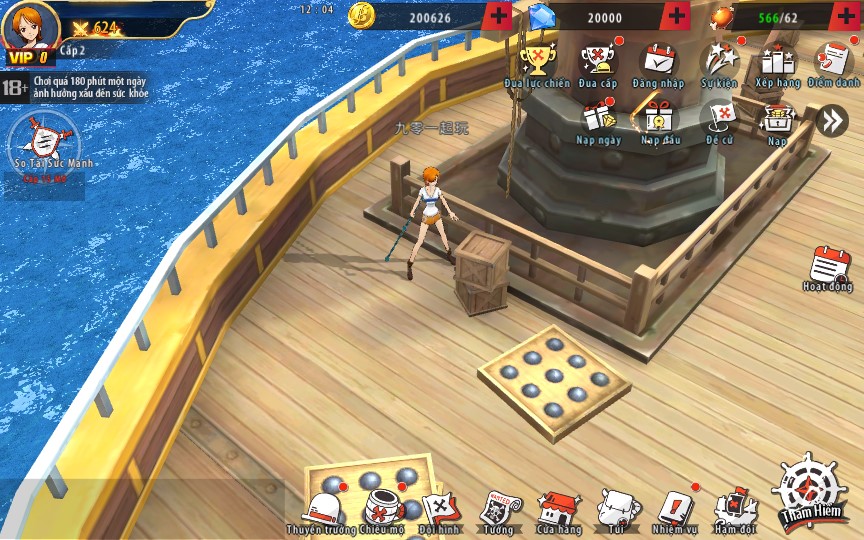Add diamonds with the plus button
The image size is (864, 540).
point(676,16)
